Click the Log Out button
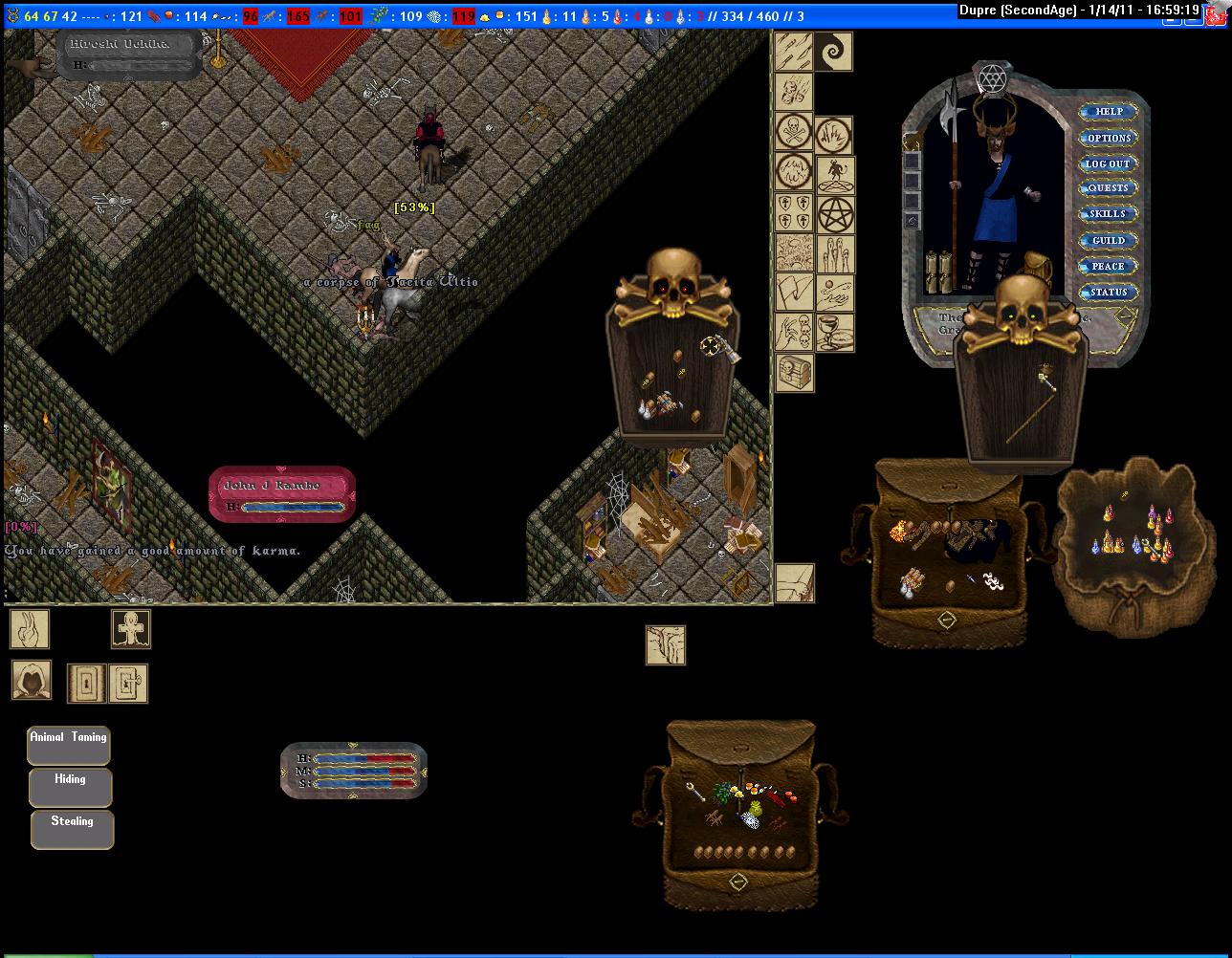1232x958 pixels. coord(1108,163)
